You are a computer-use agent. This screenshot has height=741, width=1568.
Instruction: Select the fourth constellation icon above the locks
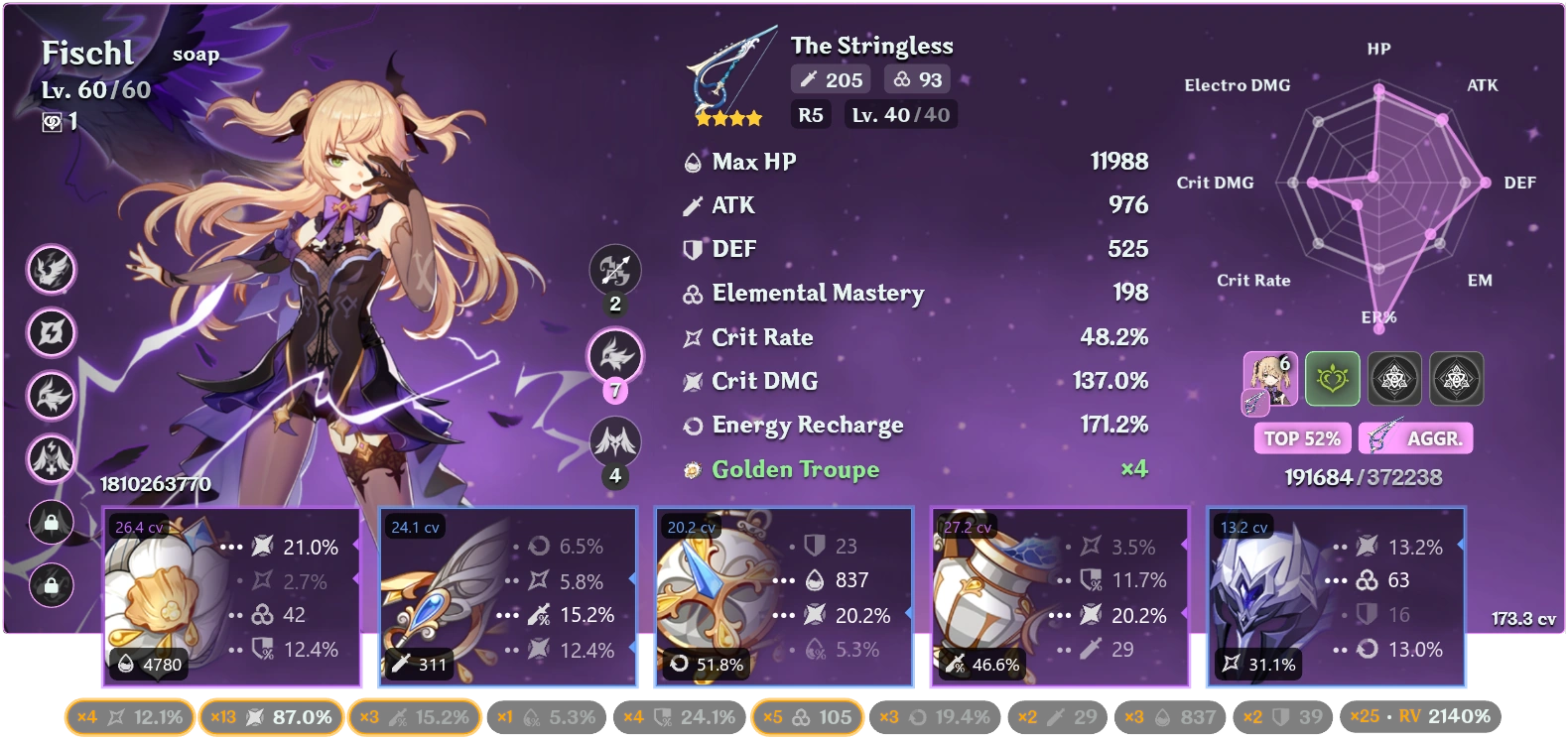pyautogui.click(x=51, y=459)
